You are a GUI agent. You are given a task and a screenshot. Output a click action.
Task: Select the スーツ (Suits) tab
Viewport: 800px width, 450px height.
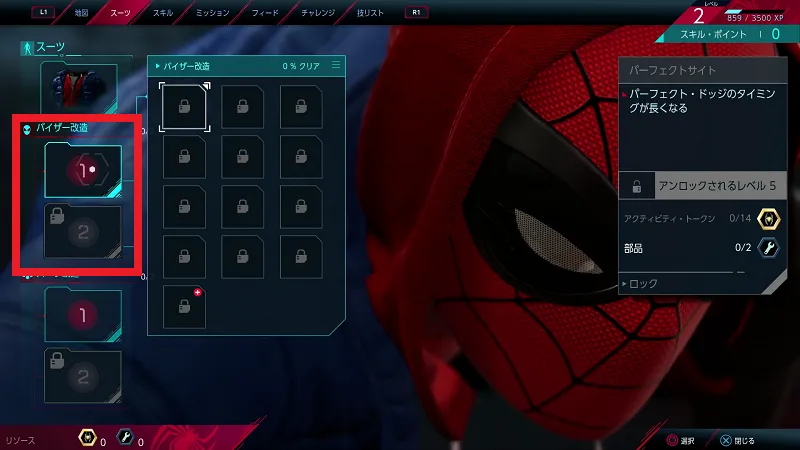click(x=120, y=13)
